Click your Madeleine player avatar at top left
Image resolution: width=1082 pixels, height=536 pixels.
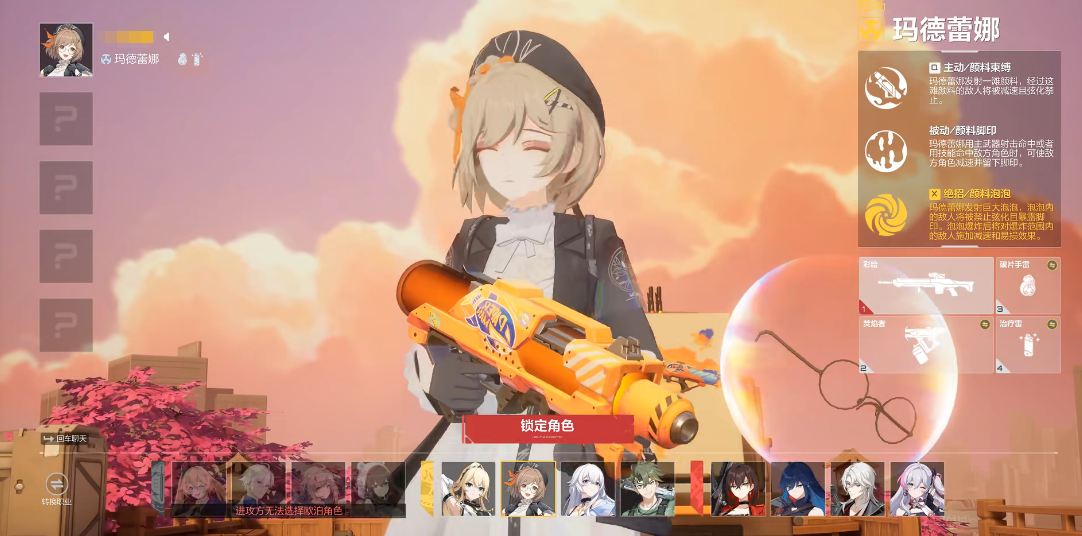coord(66,50)
